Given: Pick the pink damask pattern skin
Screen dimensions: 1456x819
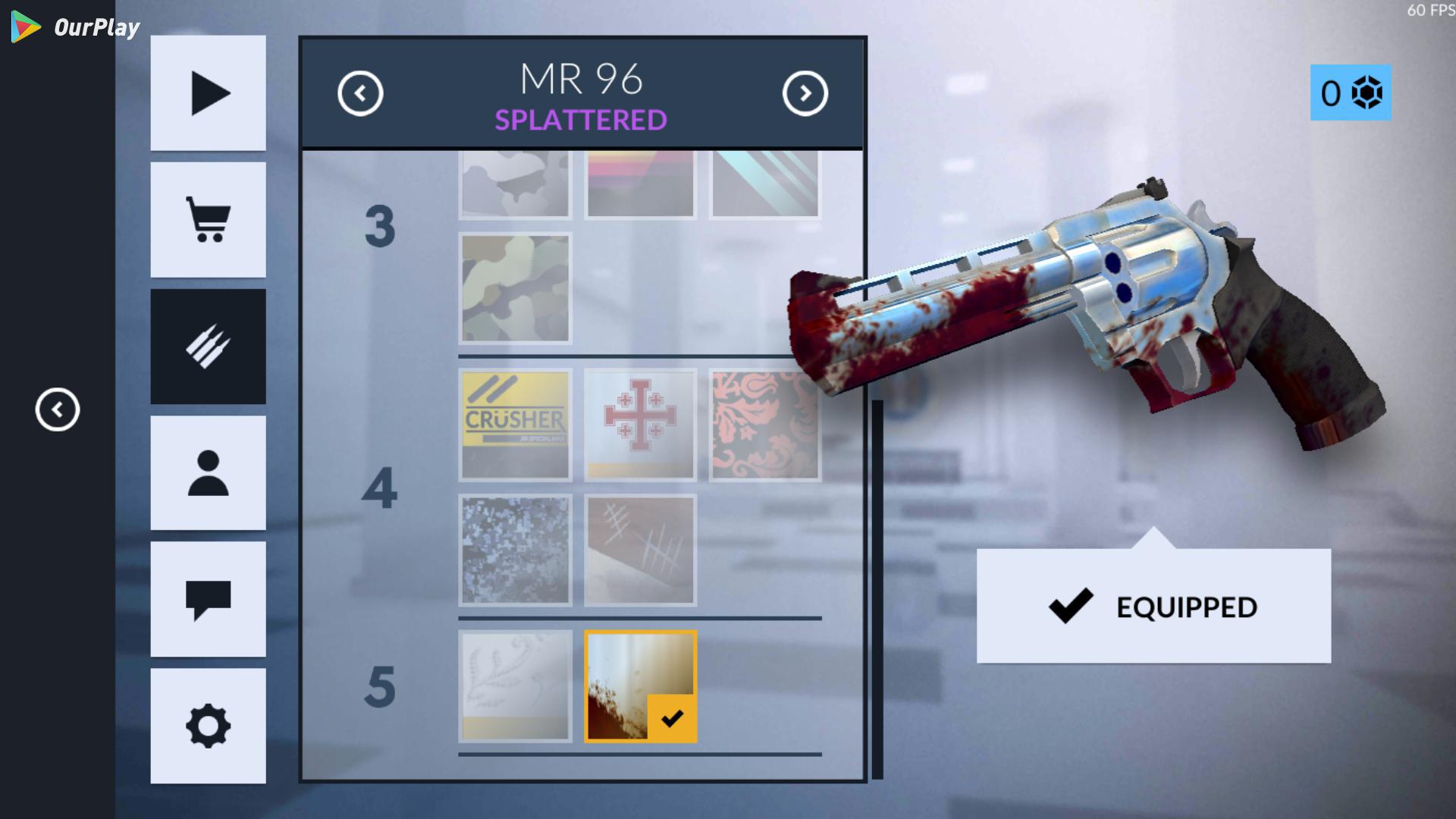Looking at the screenshot, I should click(764, 425).
